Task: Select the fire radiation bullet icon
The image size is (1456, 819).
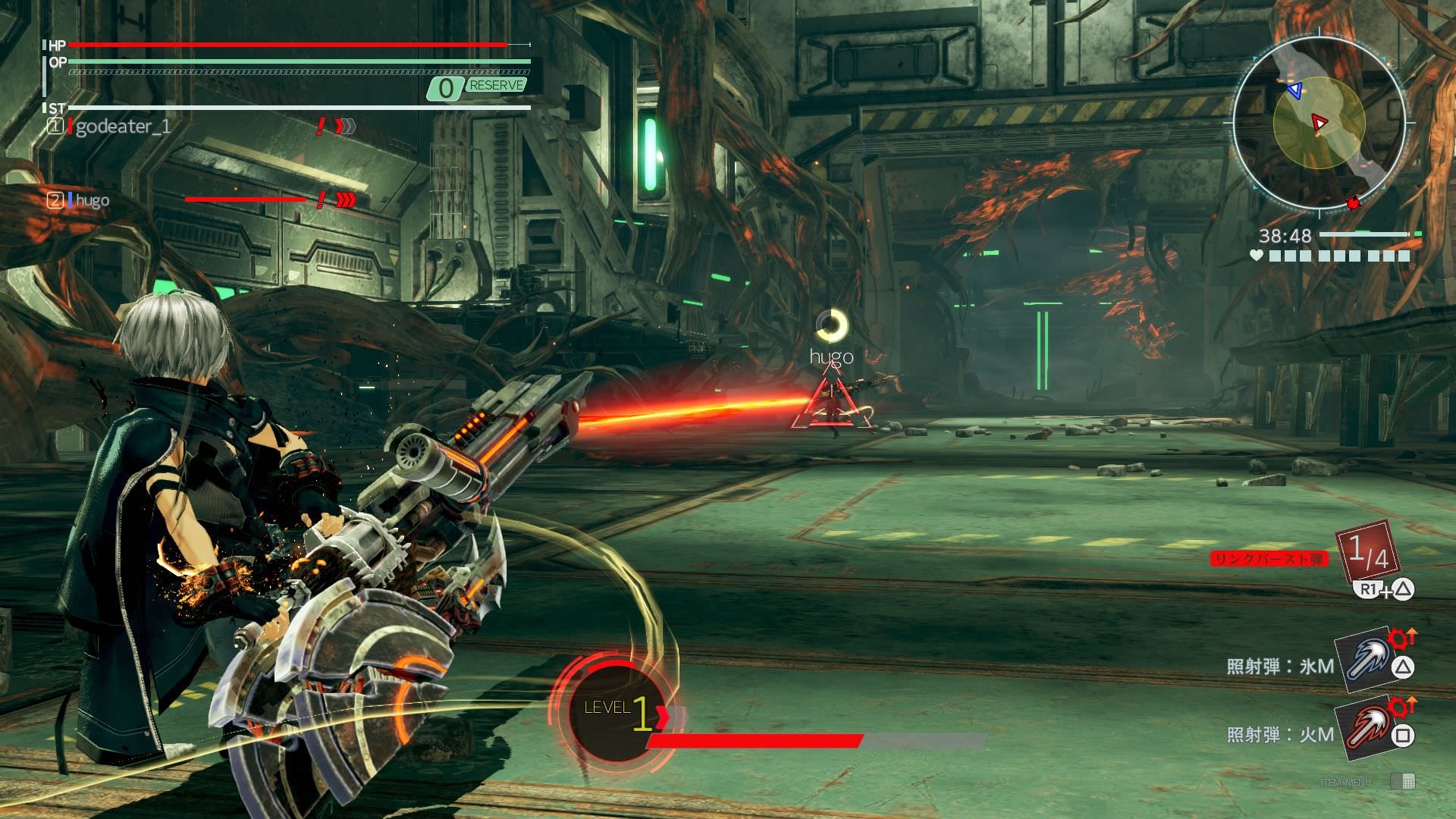Action: (x=1365, y=728)
